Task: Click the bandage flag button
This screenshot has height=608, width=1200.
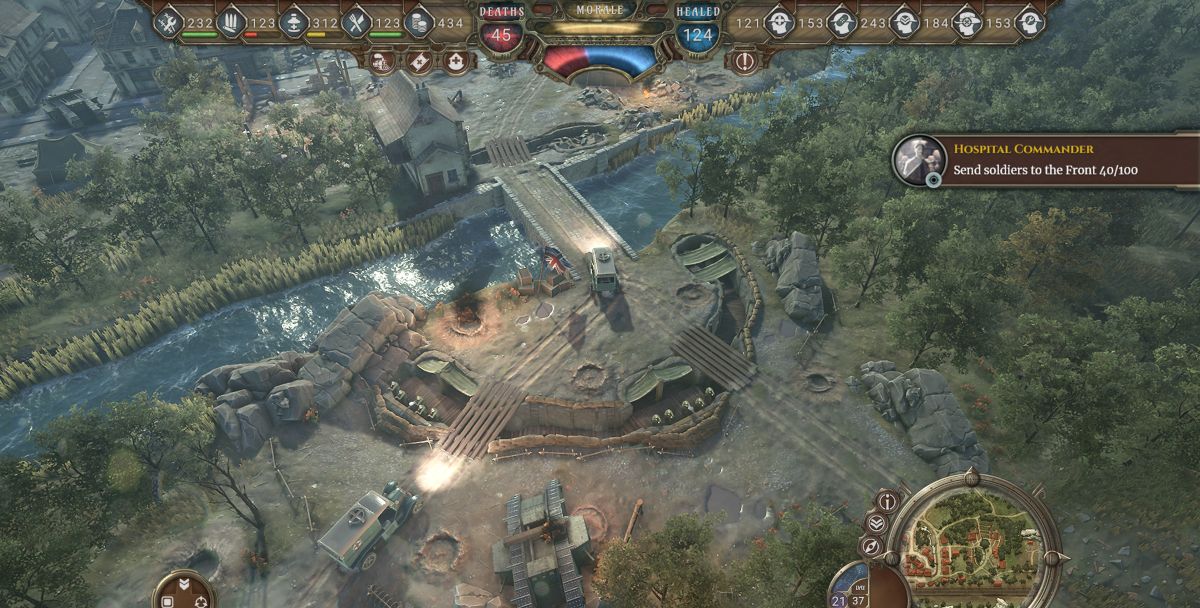Action: coord(420,61)
